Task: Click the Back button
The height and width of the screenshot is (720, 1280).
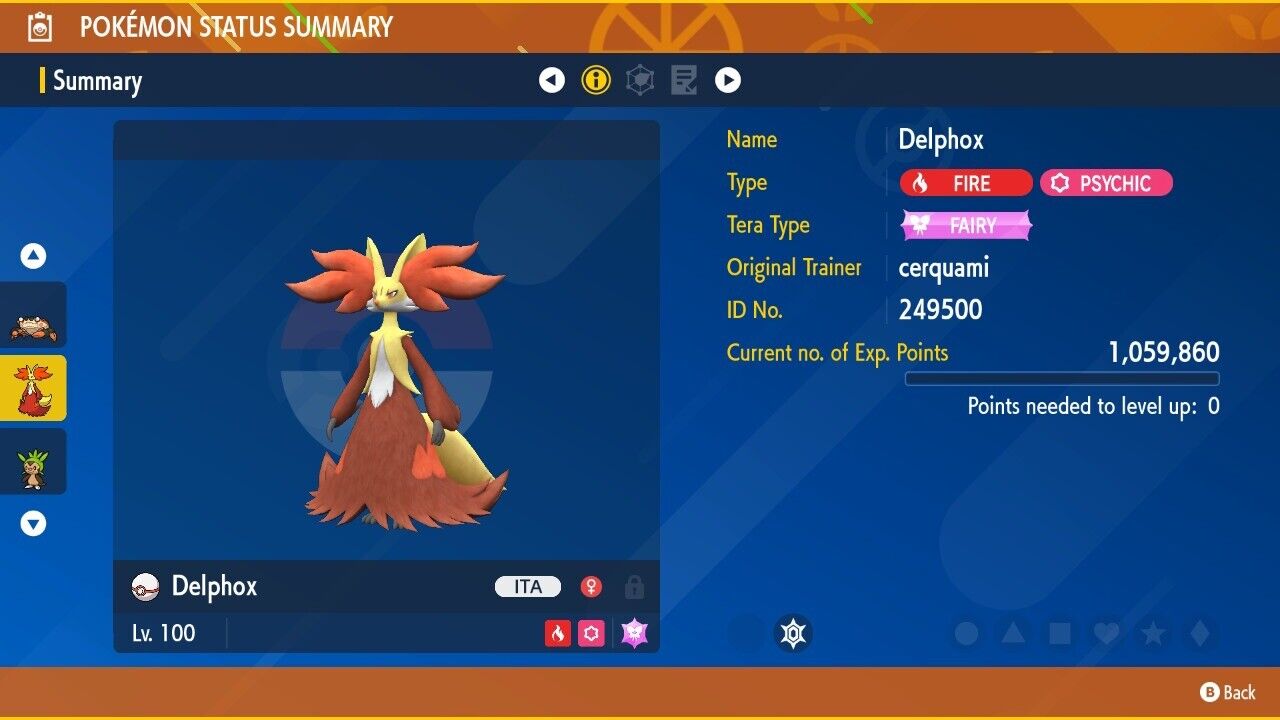Action: [x=1228, y=692]
